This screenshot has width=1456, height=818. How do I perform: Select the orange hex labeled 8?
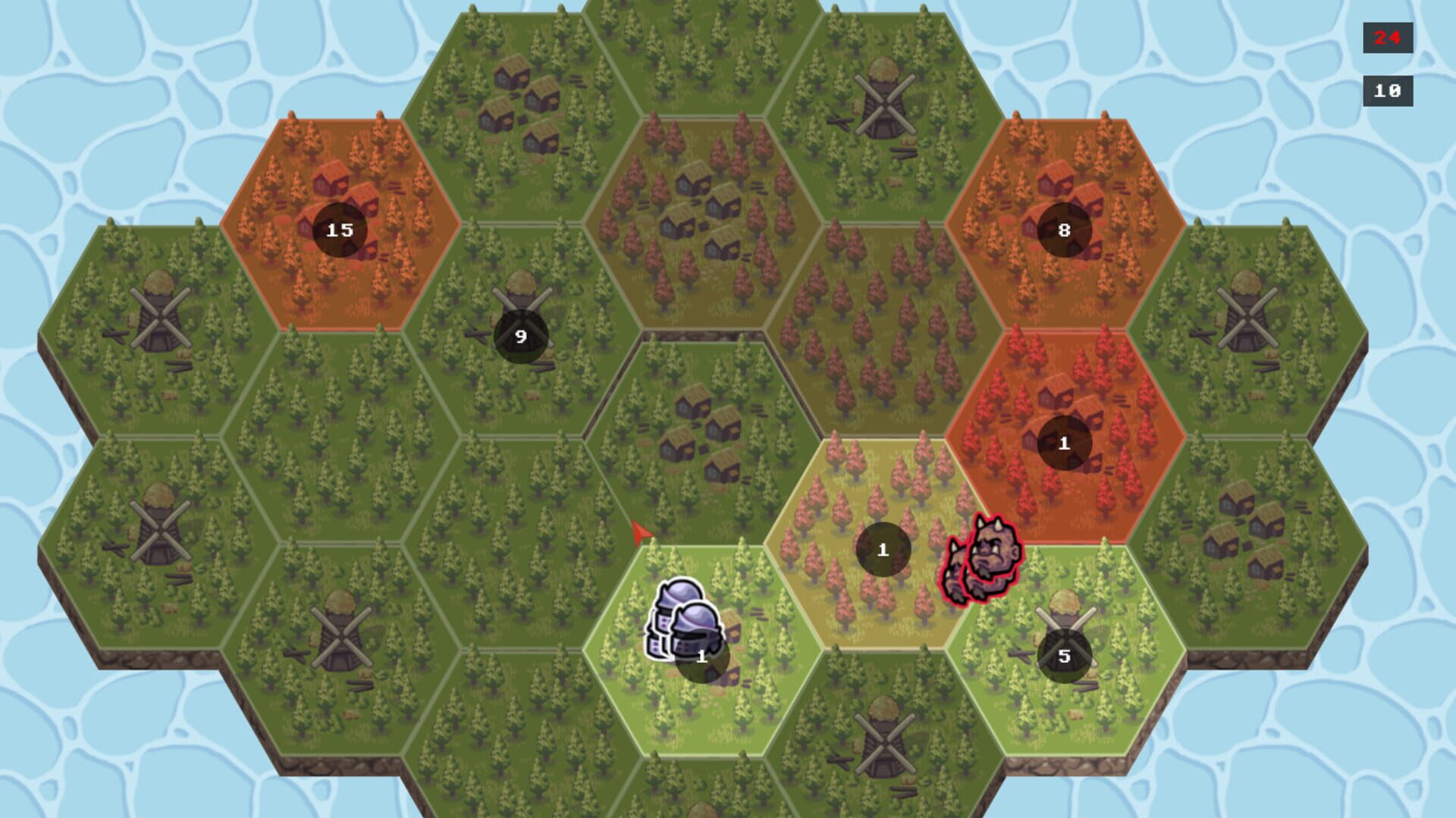click(1063, 229)
